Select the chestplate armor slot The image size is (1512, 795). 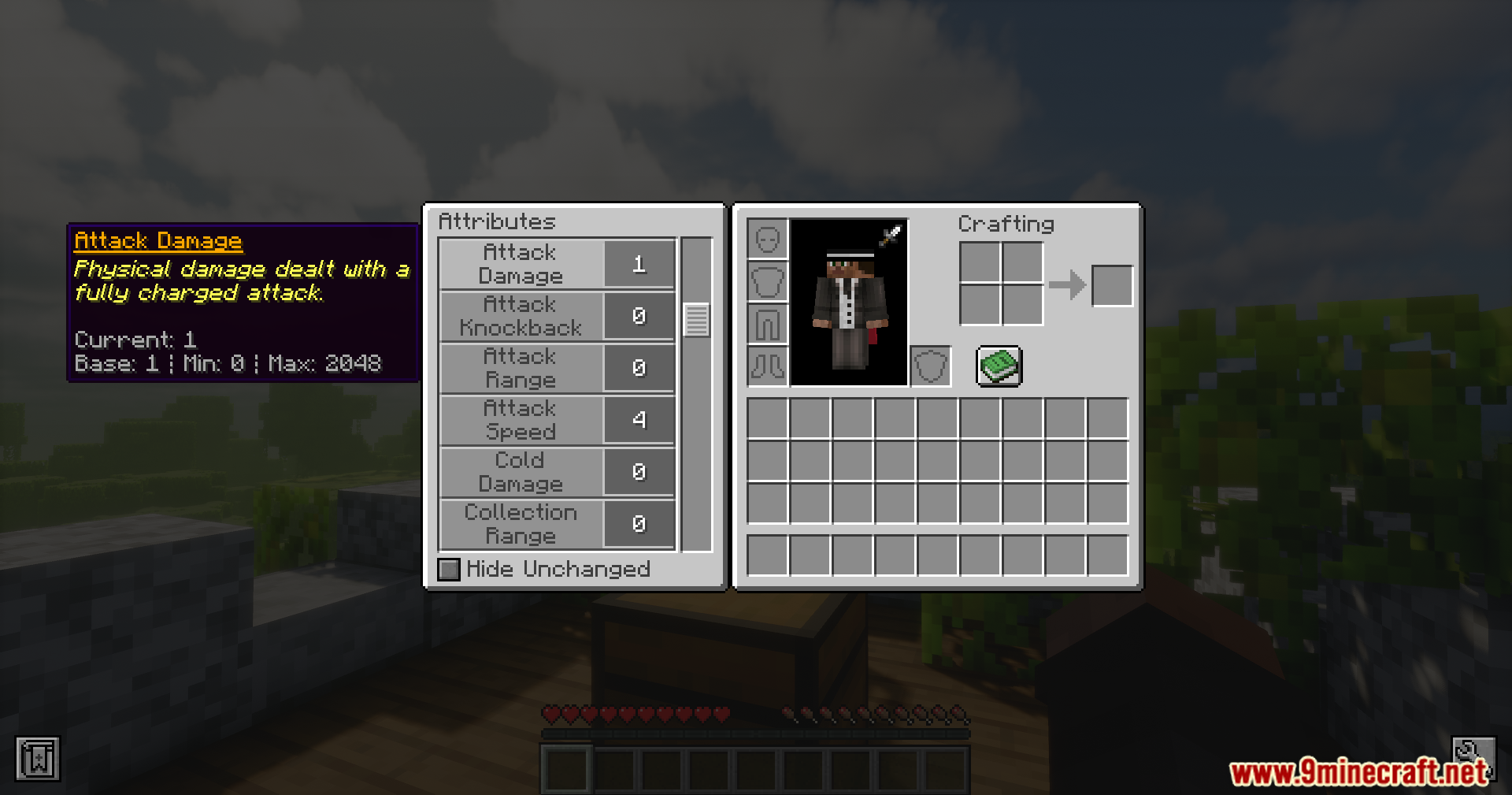767,282
